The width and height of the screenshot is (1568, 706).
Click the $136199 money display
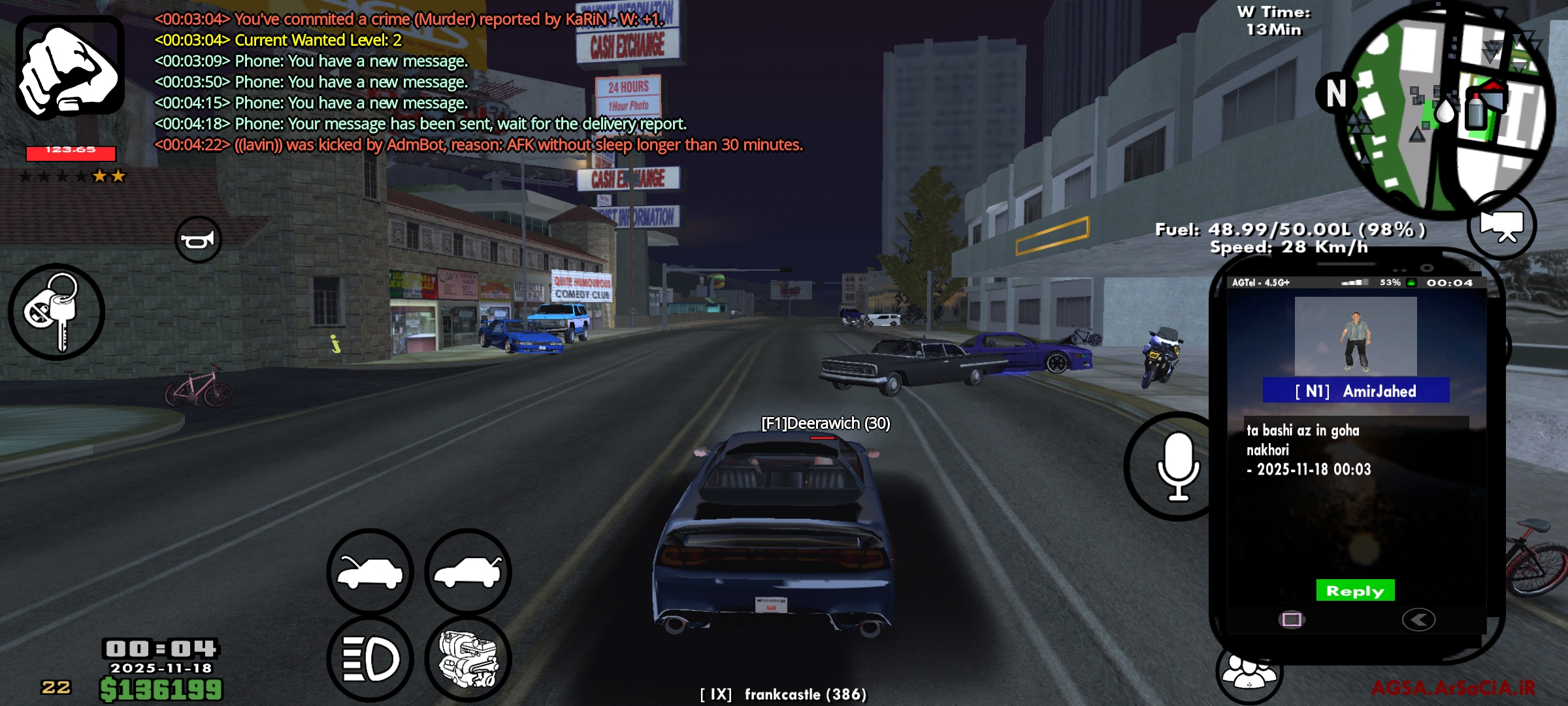(x=160, y=688)
